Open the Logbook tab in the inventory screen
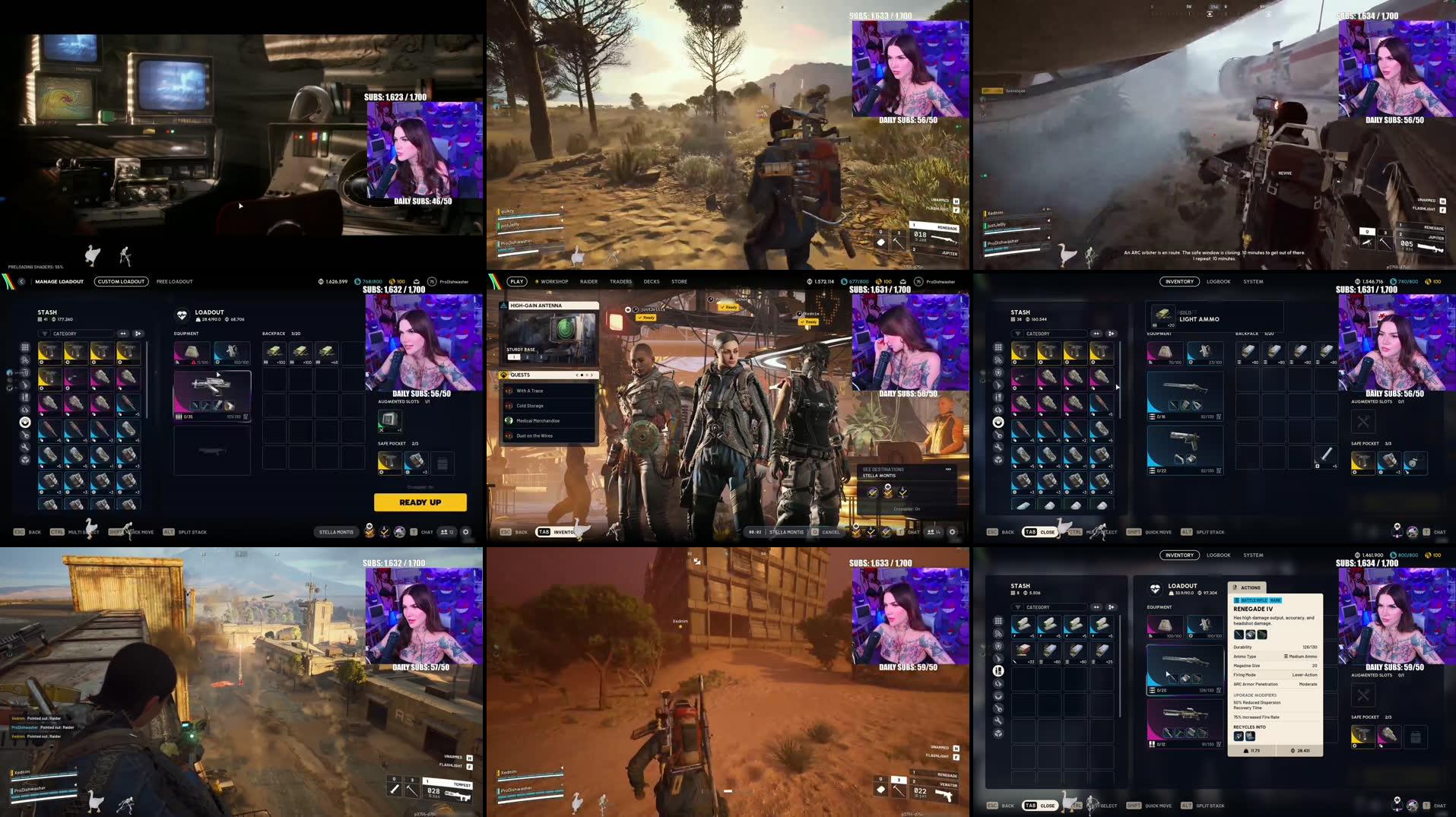 [x=1218, y=281]
